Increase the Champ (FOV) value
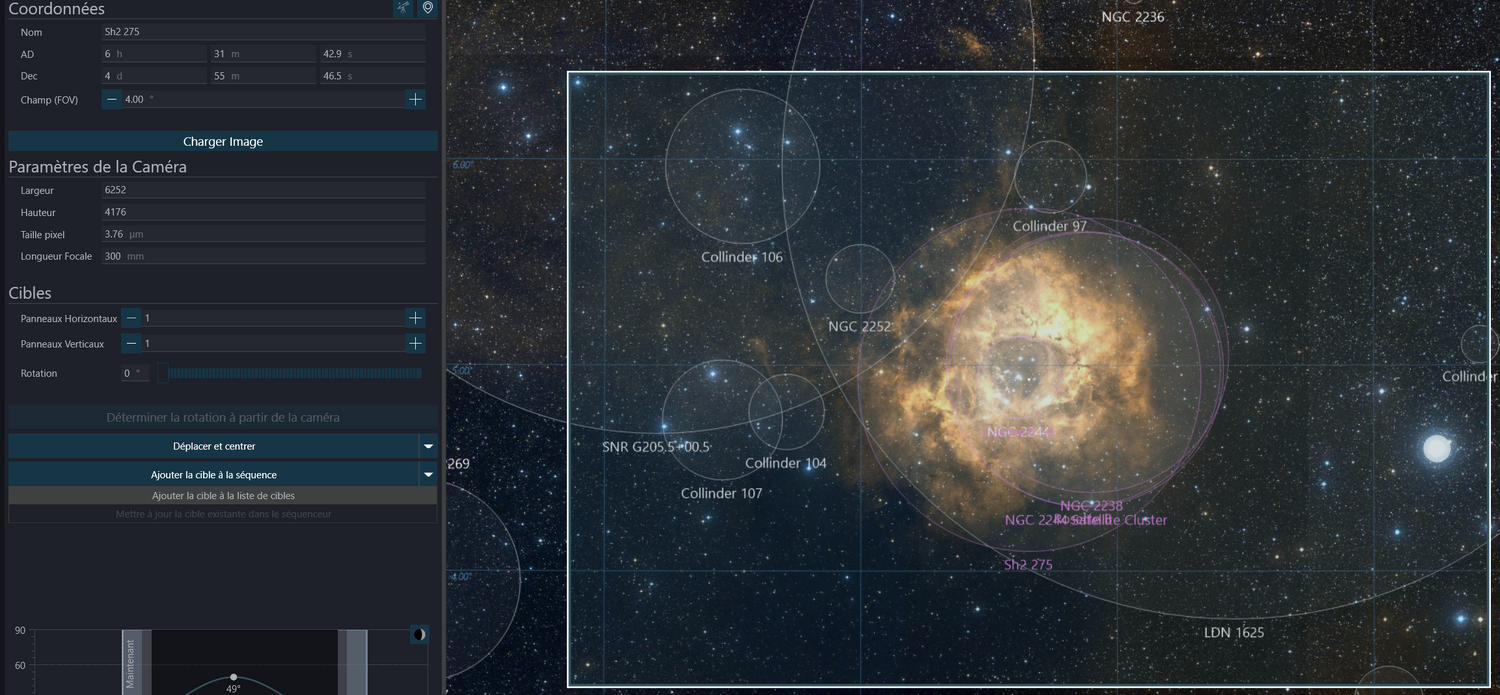The height and width of the screenshot is (695, 1500). coord(415,99)
